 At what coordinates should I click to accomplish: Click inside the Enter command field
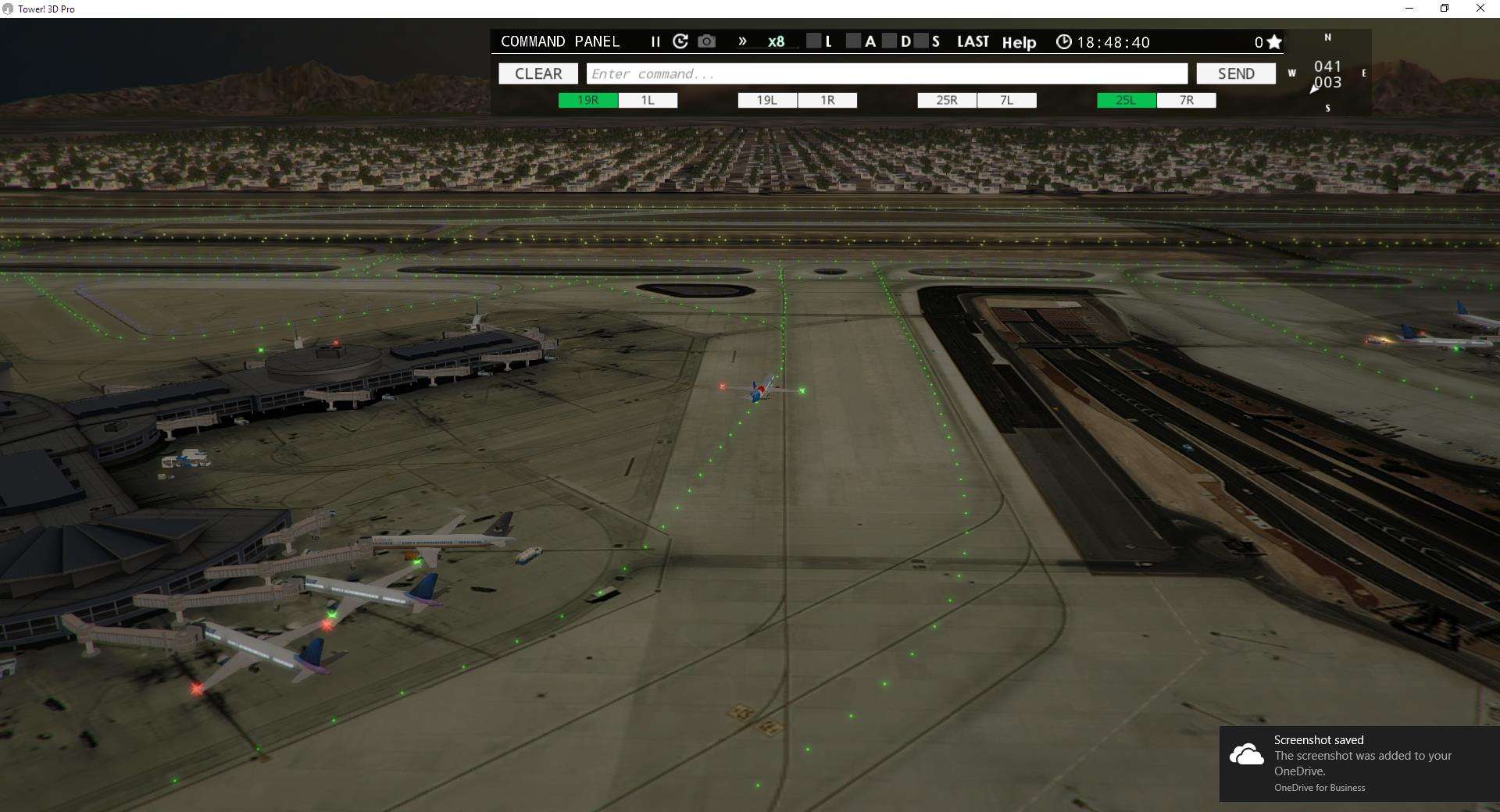[887, 73]
